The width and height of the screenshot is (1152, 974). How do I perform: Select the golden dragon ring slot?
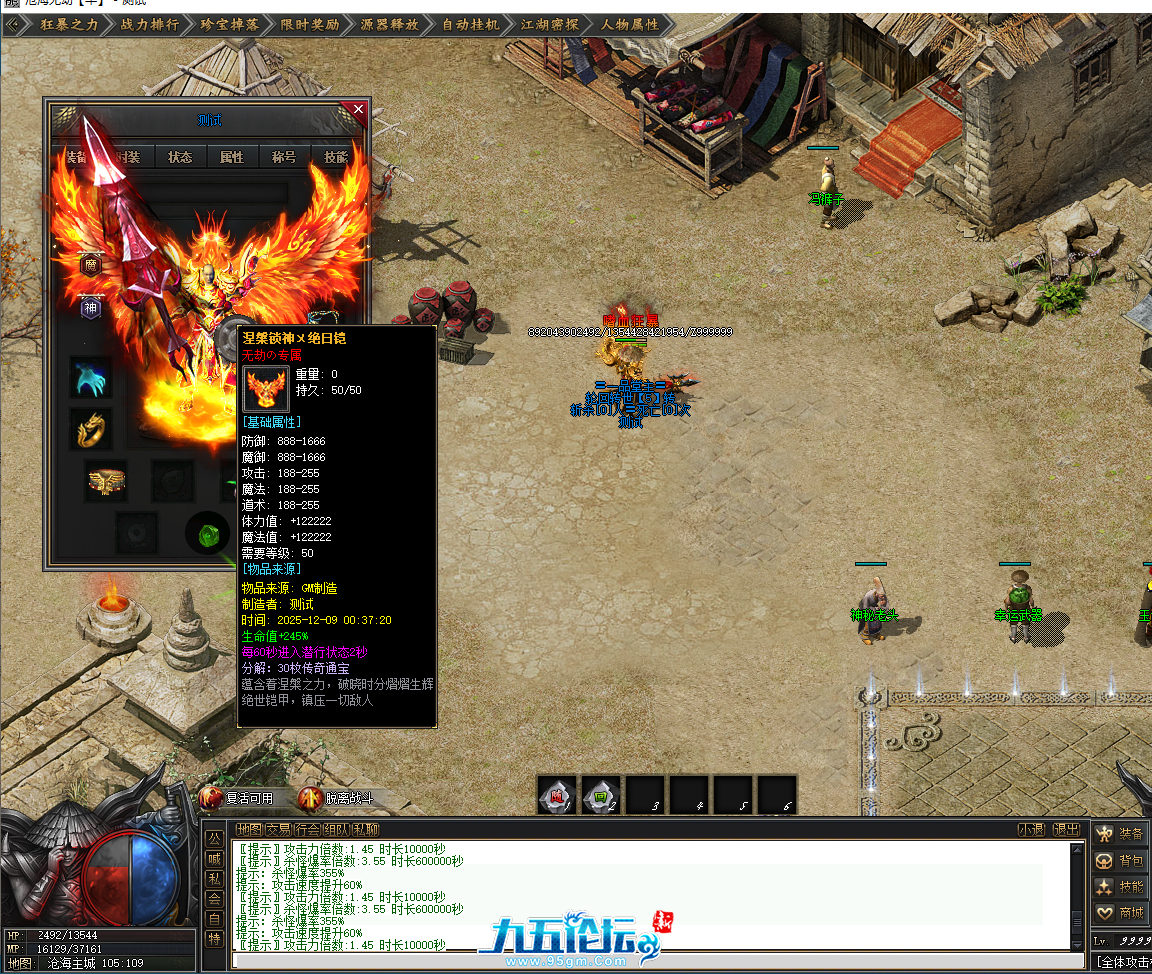91,428
